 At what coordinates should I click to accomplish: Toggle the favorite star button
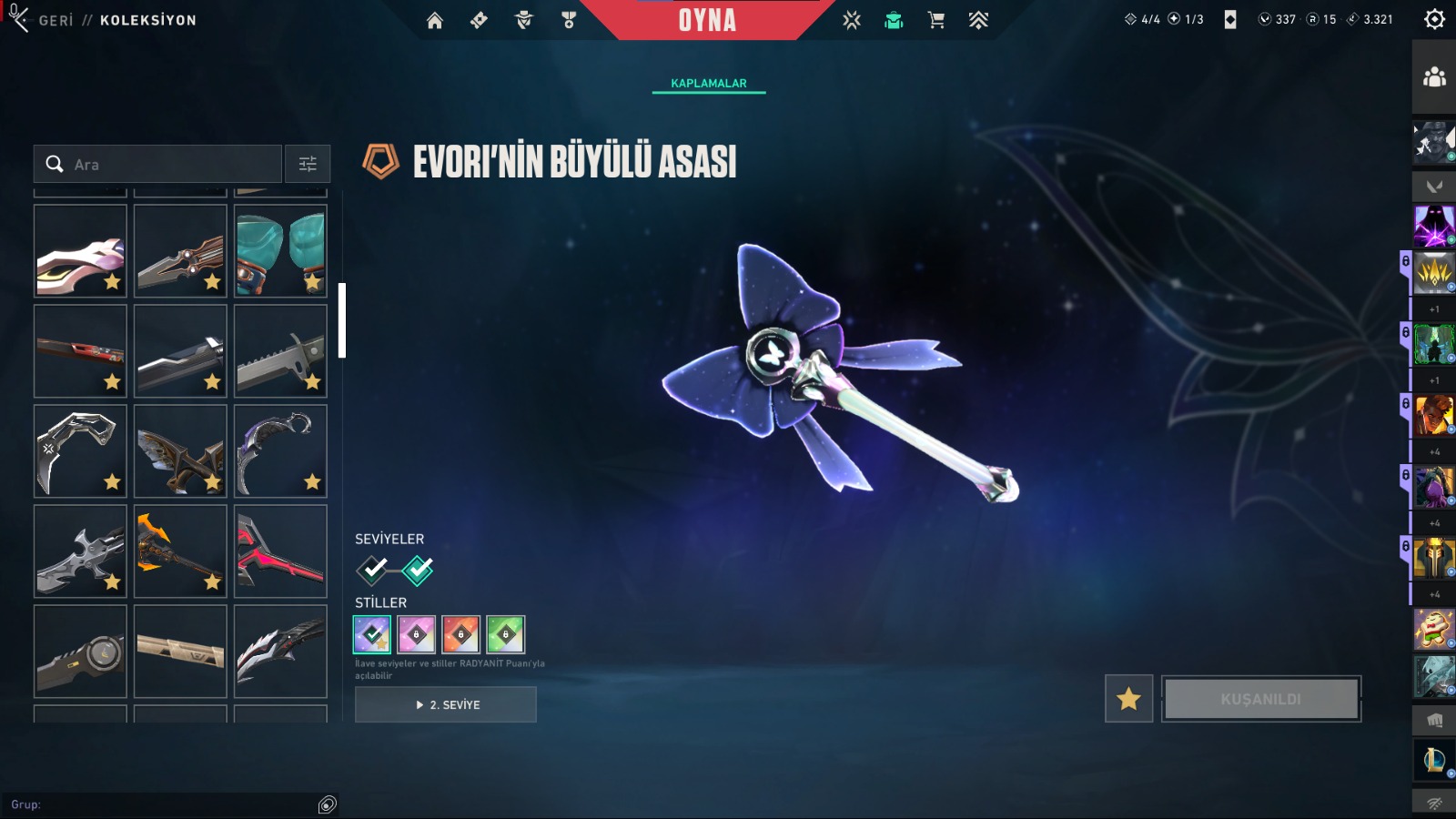(x=1128, y=699)
